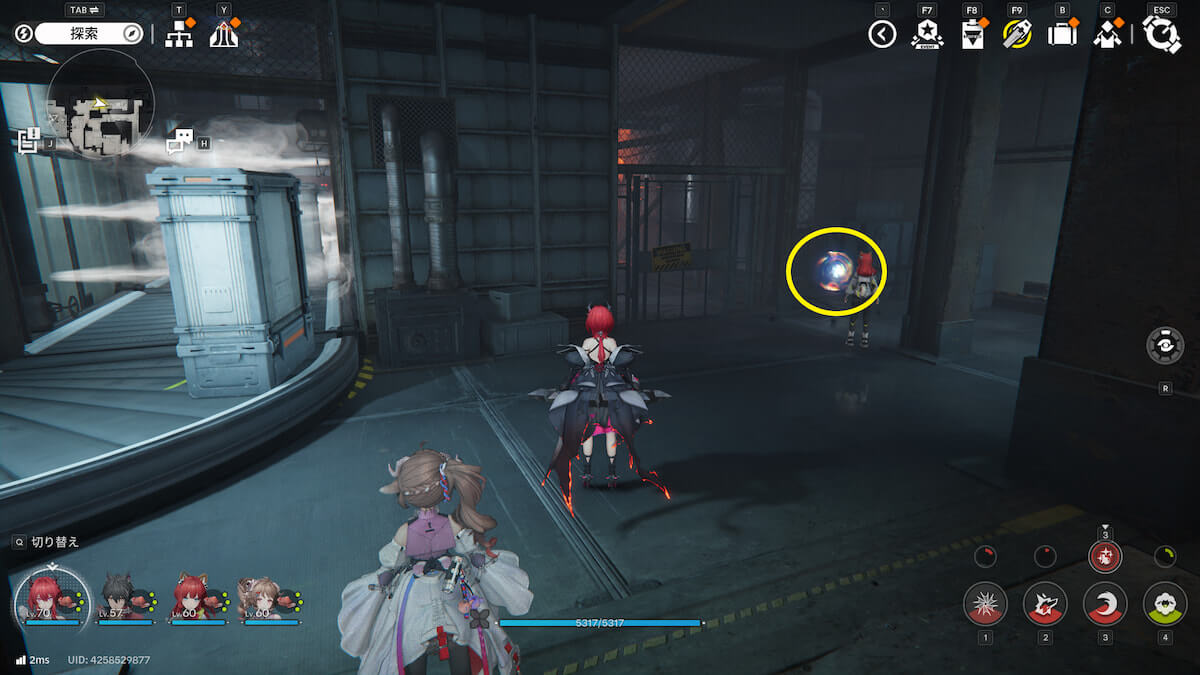Open the document icon with exclamation mark
Image resolution: width=1200 pixels, height=675 pixels.
point(28,141)
